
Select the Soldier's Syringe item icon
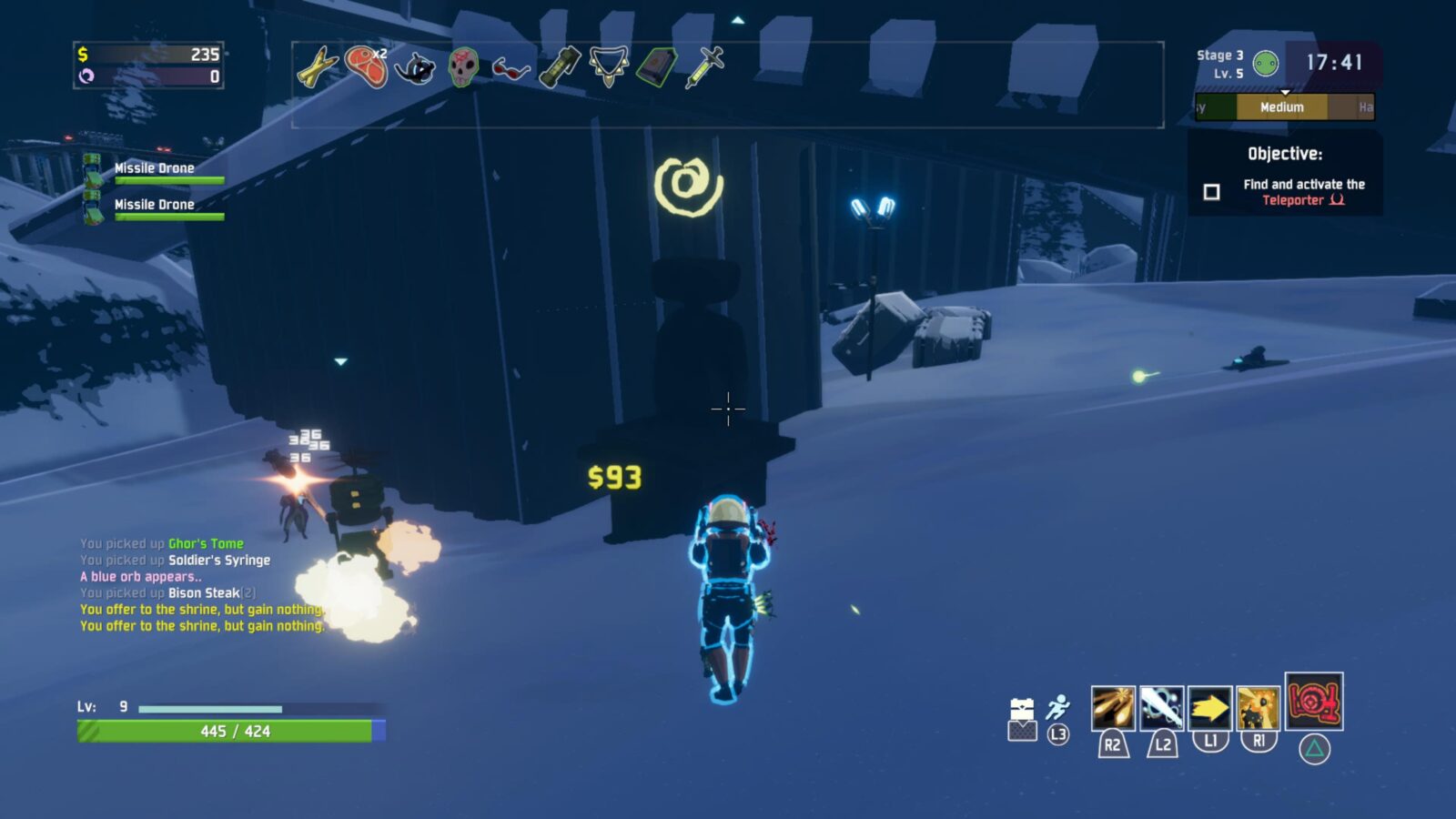click(705, 66)
